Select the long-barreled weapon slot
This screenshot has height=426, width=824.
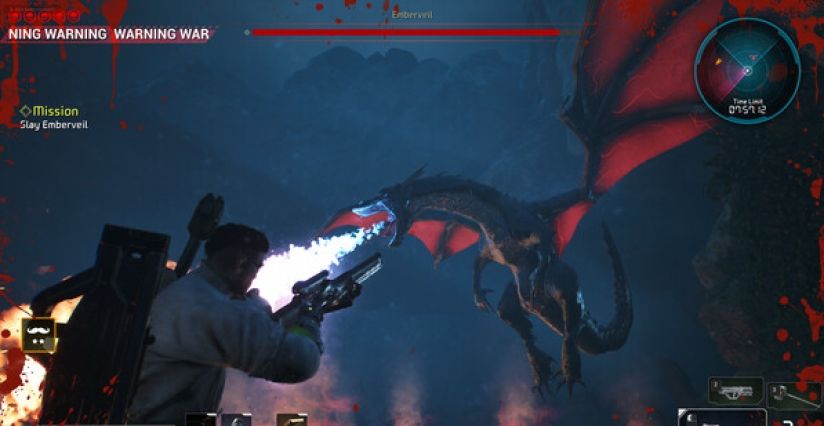coord(795,394)
